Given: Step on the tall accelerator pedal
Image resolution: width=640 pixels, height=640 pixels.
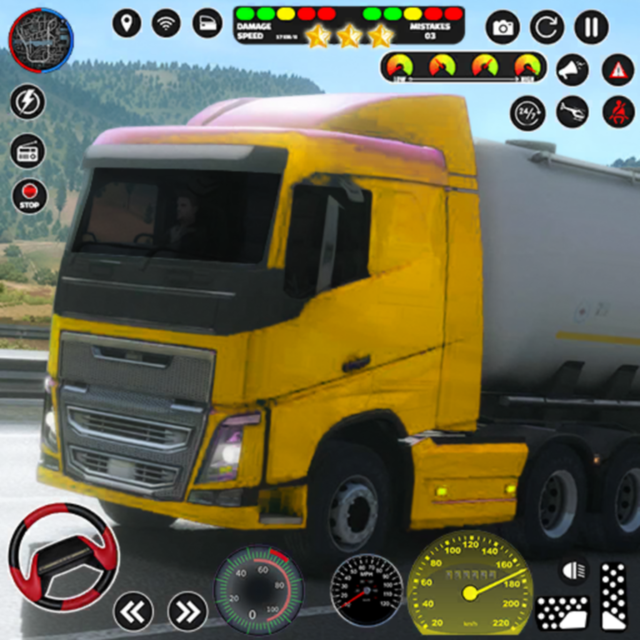Looking at the screenshot, I should coord(615,595).
